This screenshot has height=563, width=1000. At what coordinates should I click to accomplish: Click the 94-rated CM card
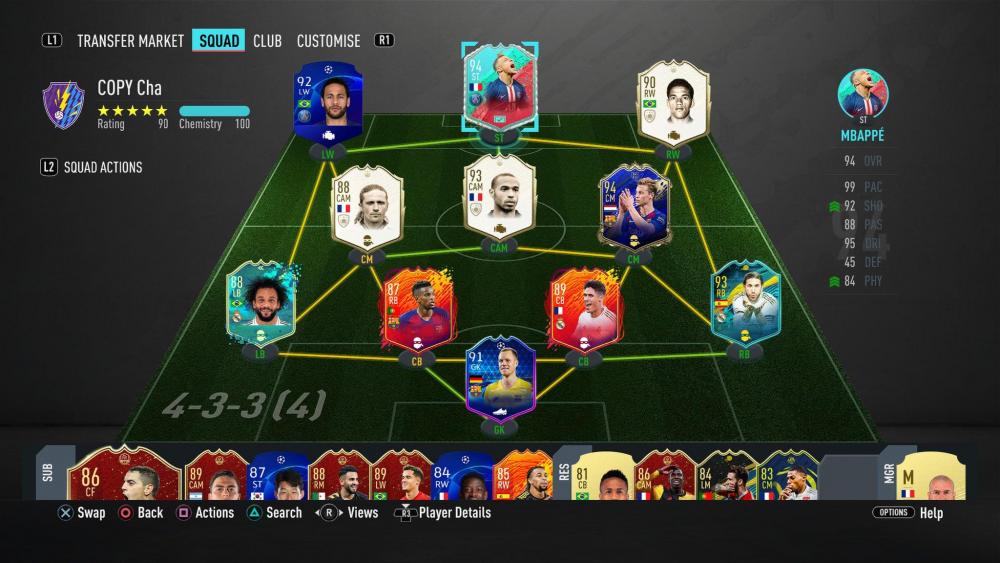pyautogui.click(x=634, y=207)
